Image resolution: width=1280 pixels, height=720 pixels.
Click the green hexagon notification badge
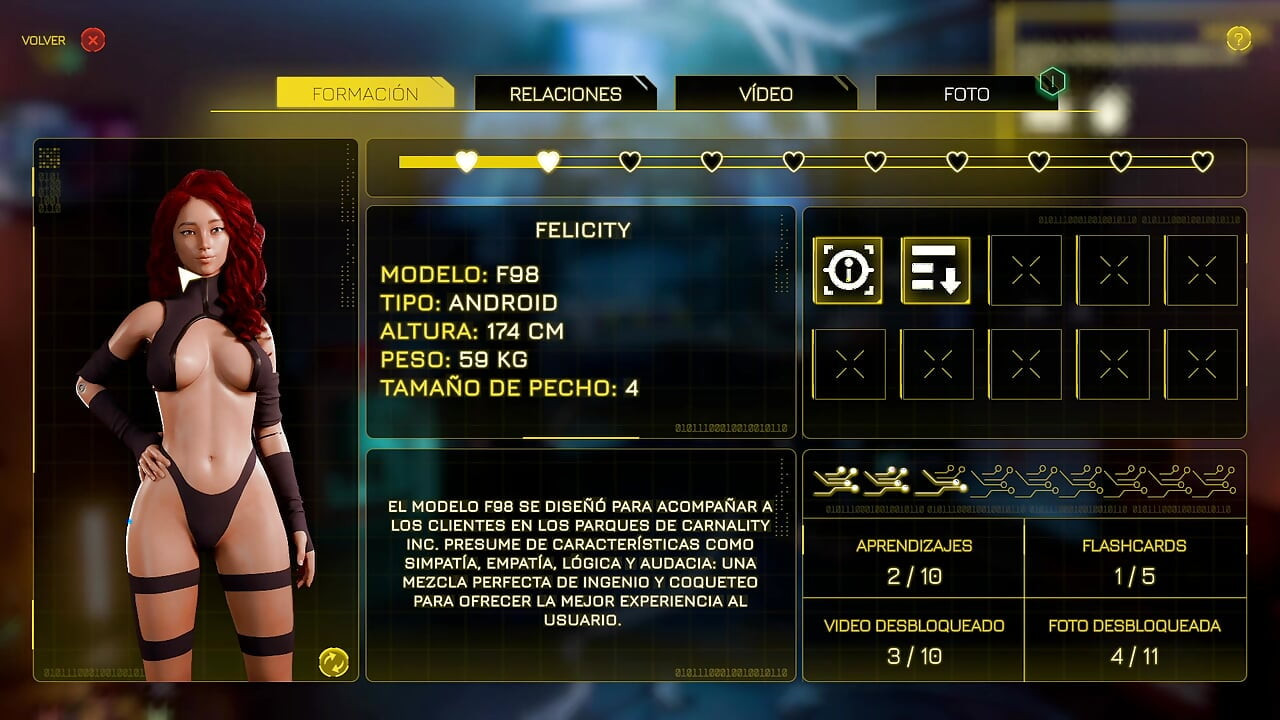[1052, 81]
